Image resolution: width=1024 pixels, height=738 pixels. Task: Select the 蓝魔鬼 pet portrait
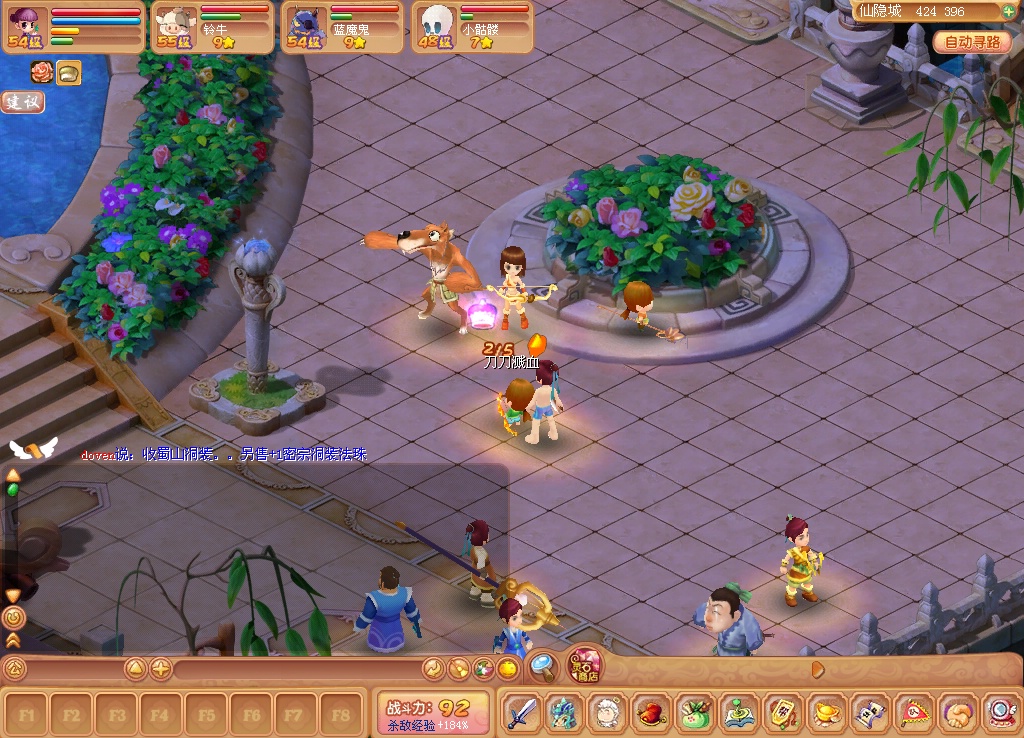(x=303, y=24)
